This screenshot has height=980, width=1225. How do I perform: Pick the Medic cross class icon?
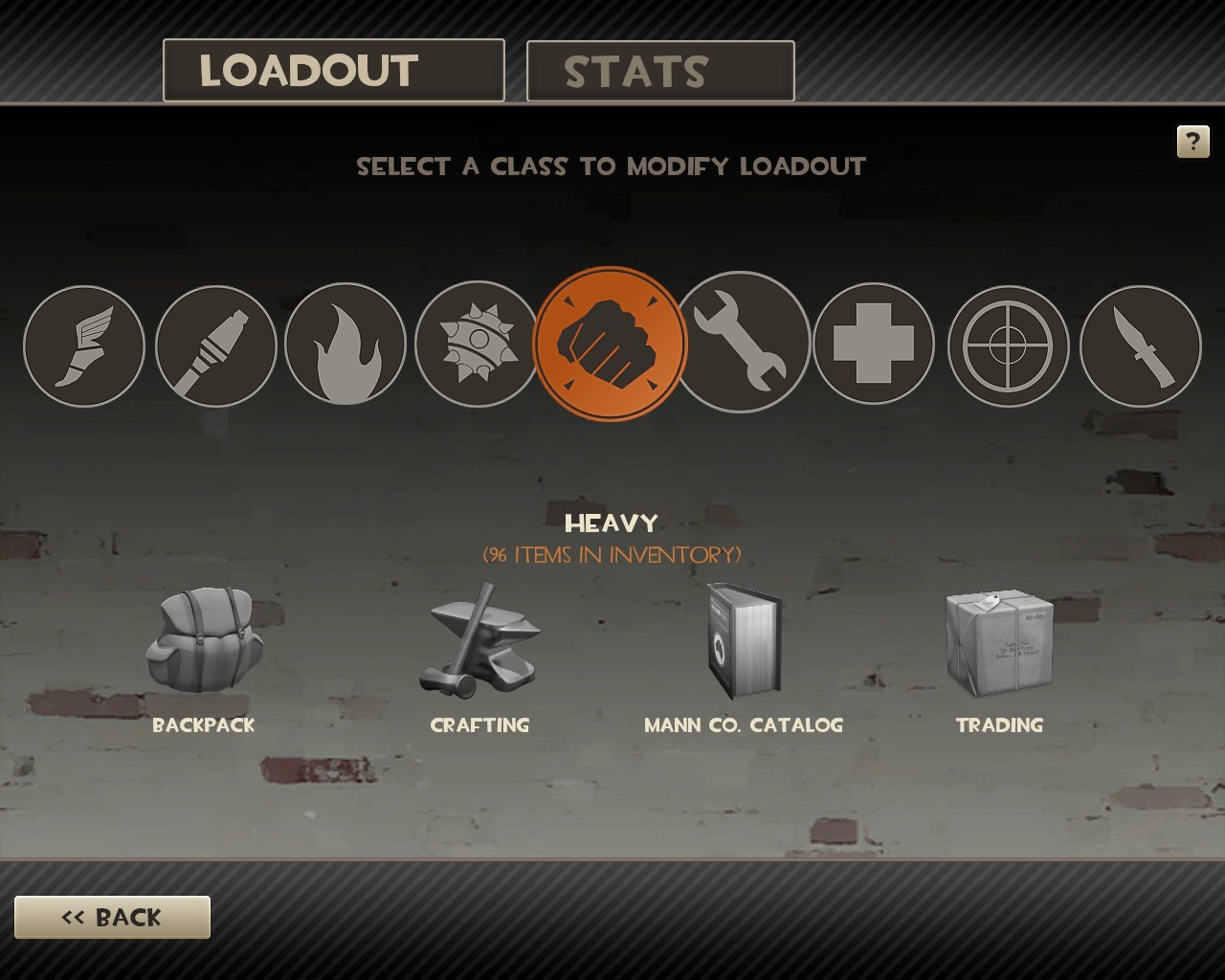coord(873,344)
